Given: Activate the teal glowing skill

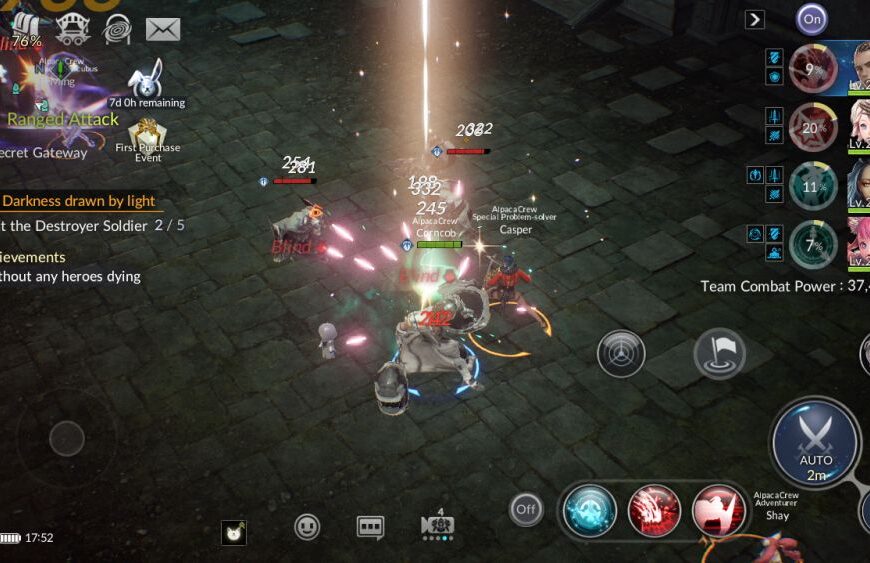Looking at the screenshot, I should click(589, 510).
